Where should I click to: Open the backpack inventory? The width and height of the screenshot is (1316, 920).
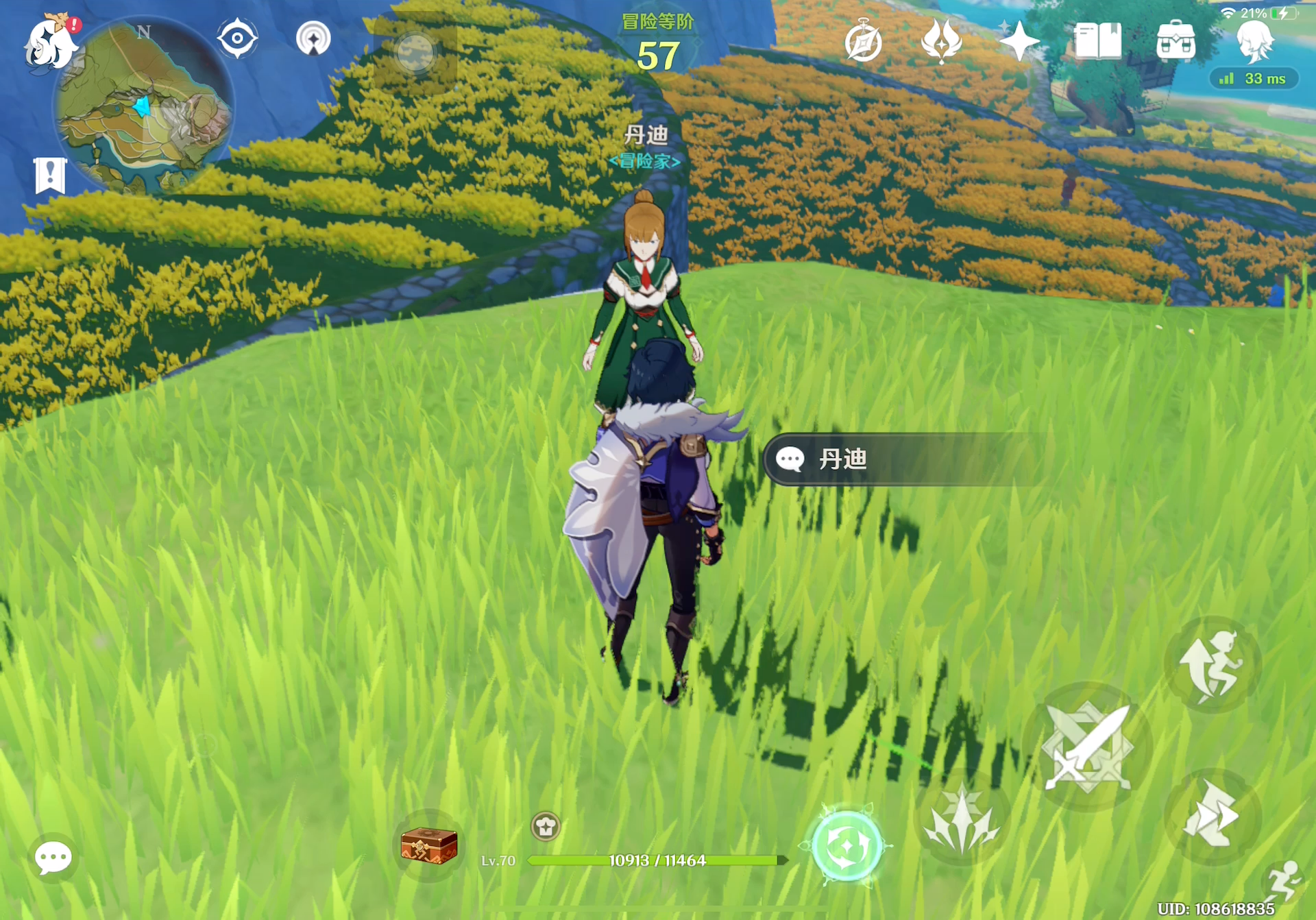[x=1175, y=41]
